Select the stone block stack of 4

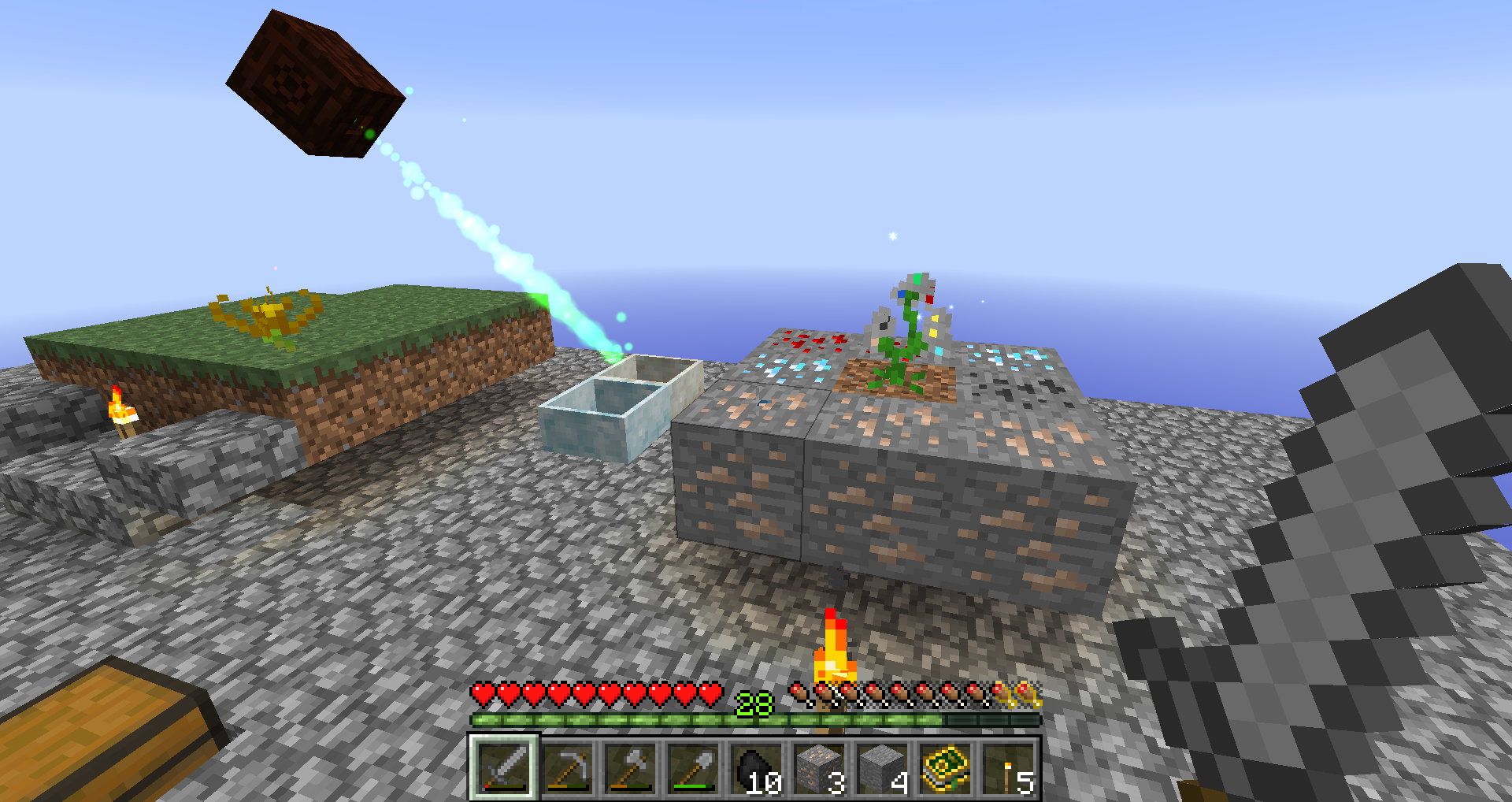point(882,767)
